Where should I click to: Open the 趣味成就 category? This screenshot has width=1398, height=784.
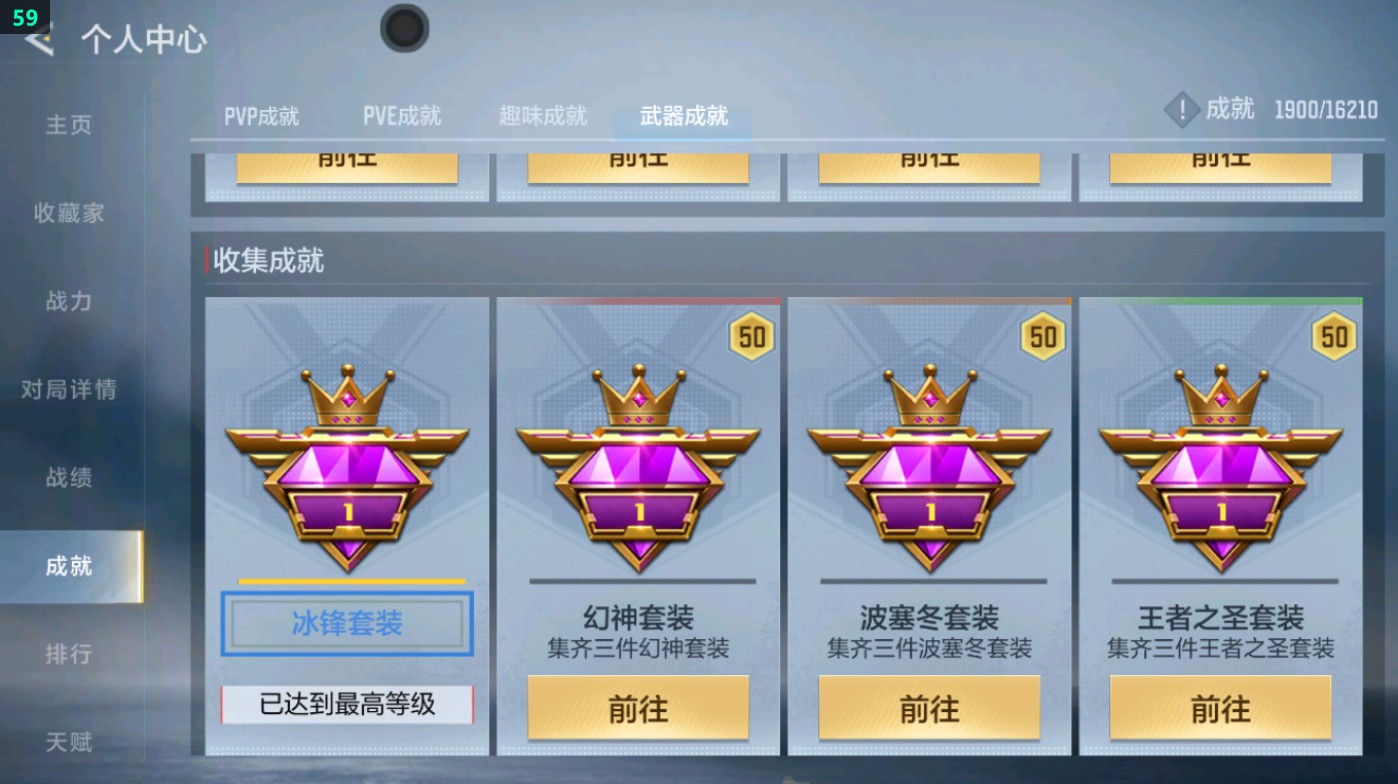544,115
